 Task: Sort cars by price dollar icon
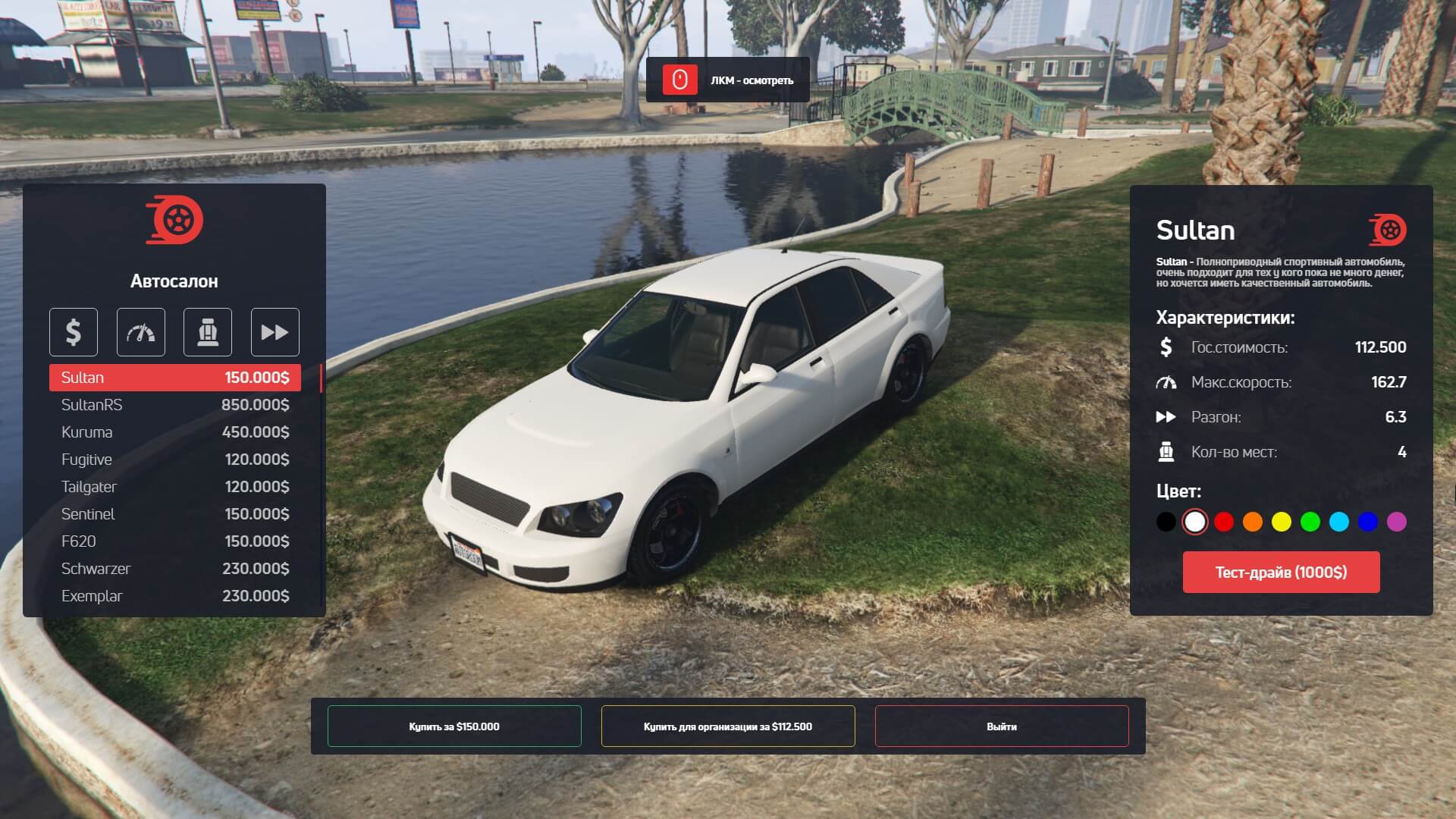point(74,332)
